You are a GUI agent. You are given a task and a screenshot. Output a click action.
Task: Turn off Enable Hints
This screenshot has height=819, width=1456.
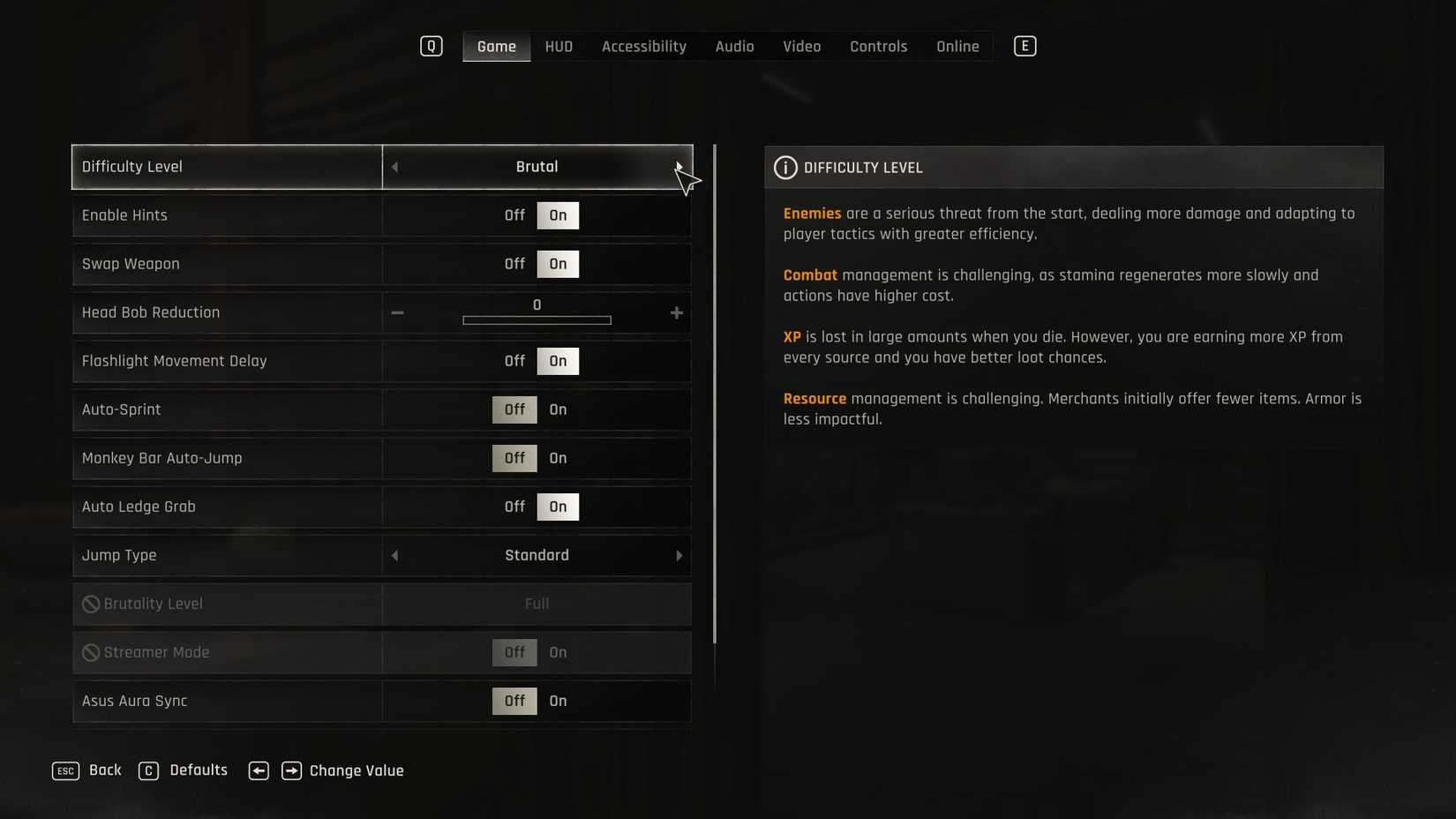(x=514, y=215)
